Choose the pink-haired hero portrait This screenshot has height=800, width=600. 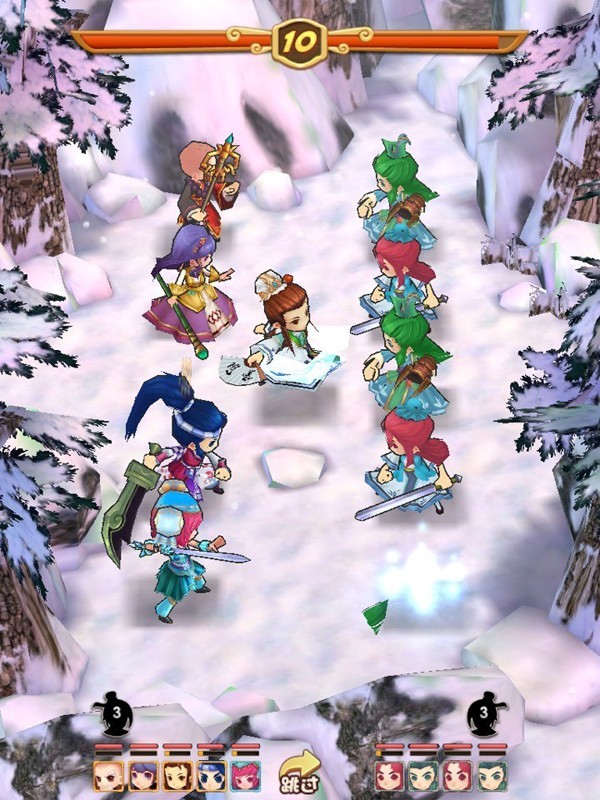coord(245,775)
